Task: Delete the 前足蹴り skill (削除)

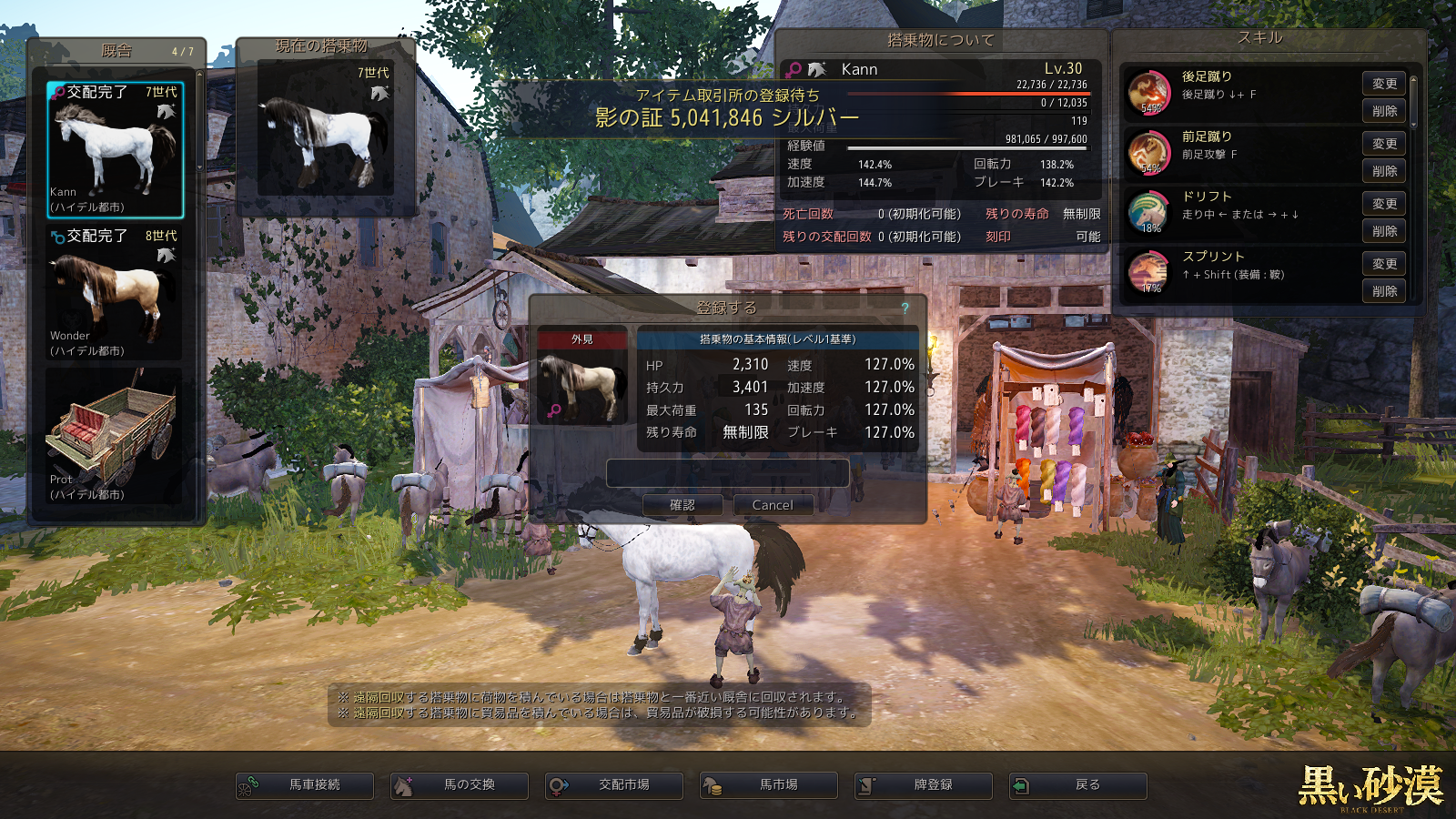Action: click(1384, 171)
